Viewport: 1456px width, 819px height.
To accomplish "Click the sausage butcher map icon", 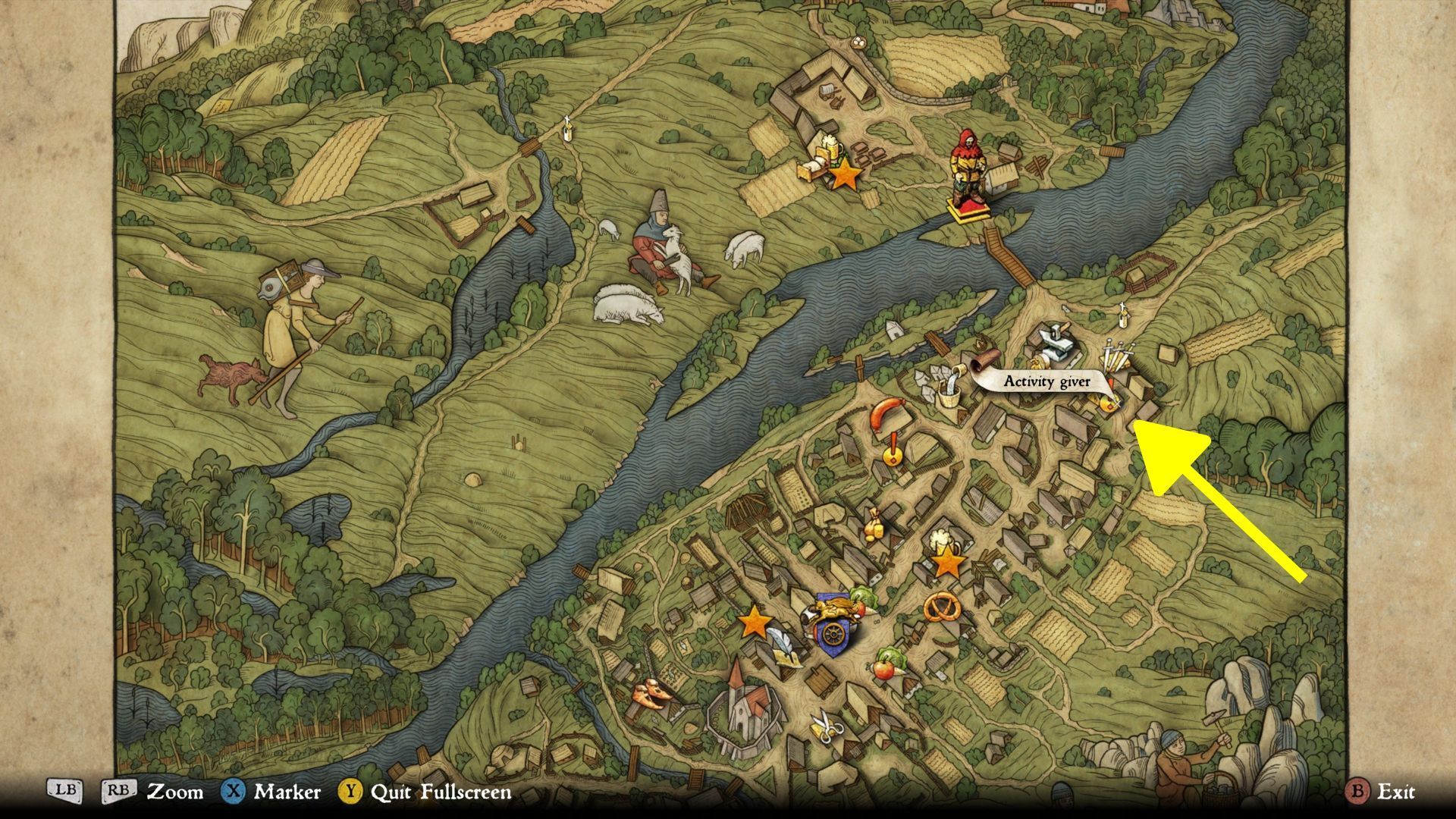I will [885, 414].
